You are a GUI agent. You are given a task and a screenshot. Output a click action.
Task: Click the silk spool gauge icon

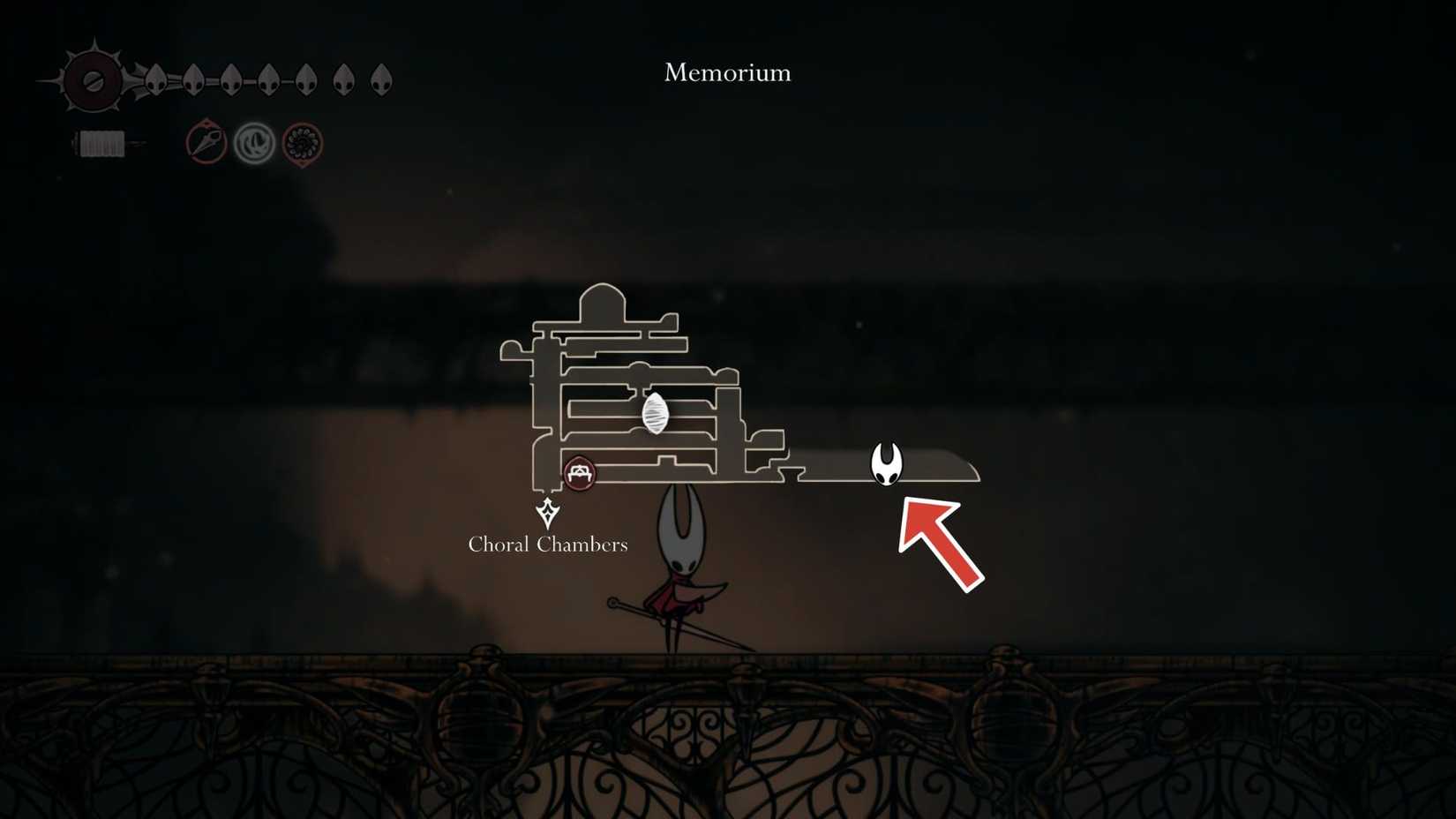(x=101, y=141)
